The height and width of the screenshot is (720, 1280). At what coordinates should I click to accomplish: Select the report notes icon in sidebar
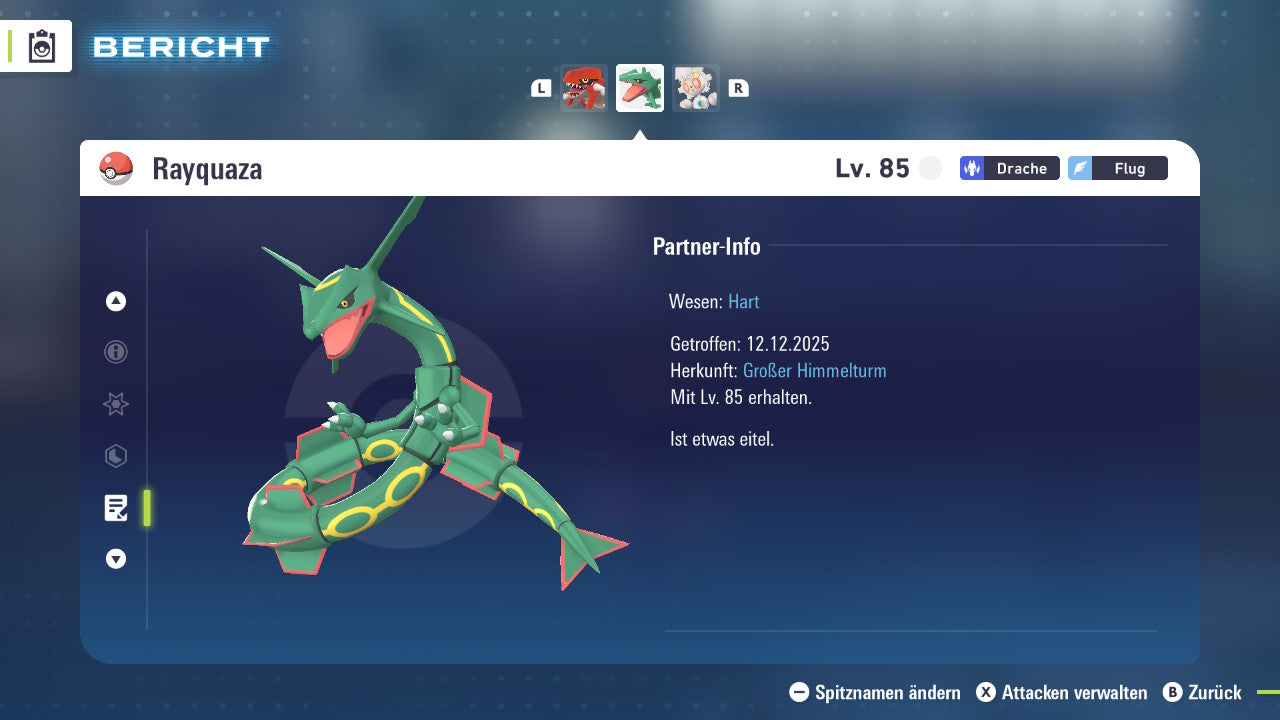(115, 508)
